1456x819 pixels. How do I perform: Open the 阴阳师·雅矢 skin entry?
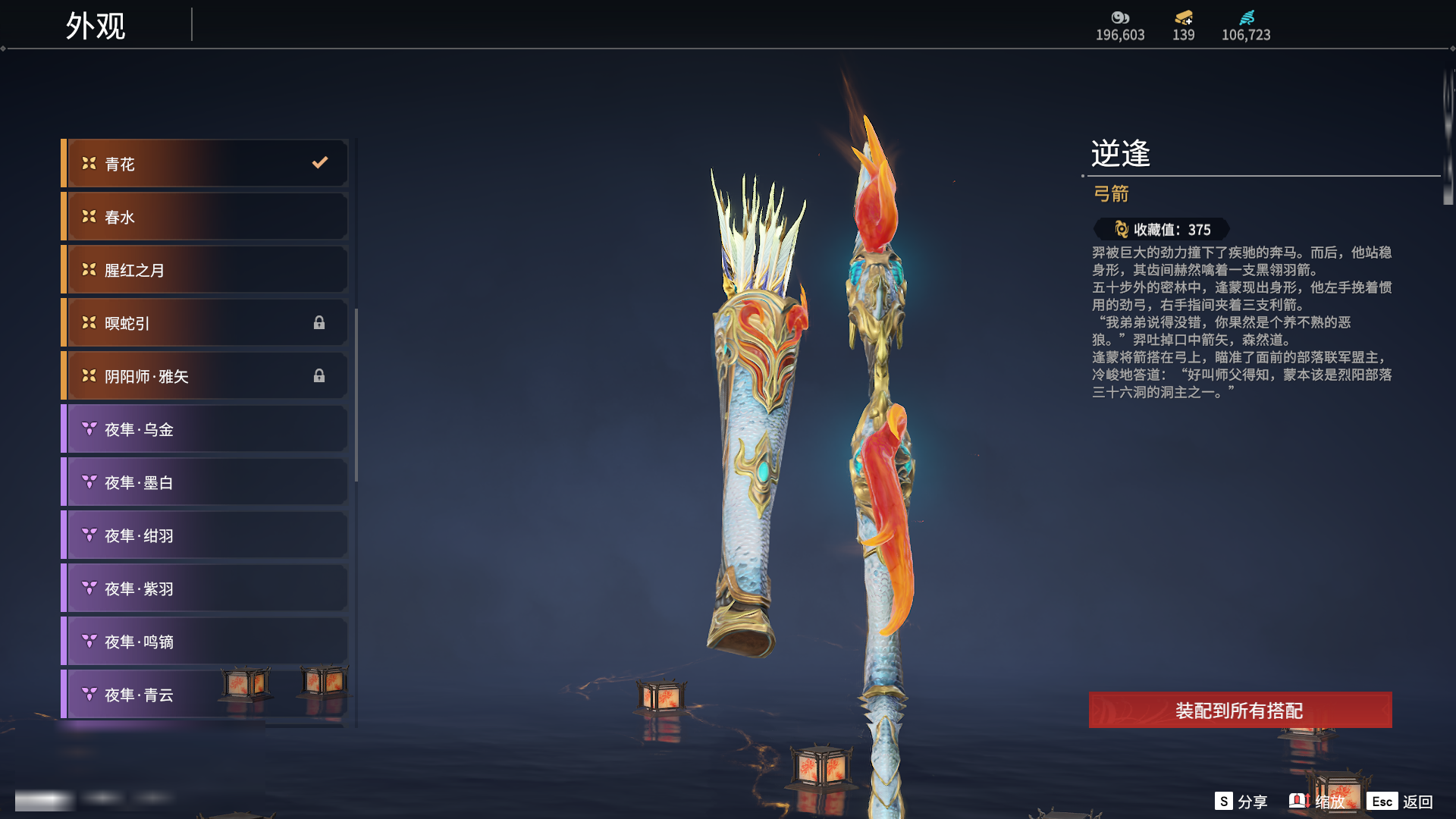tap(205, 376)
